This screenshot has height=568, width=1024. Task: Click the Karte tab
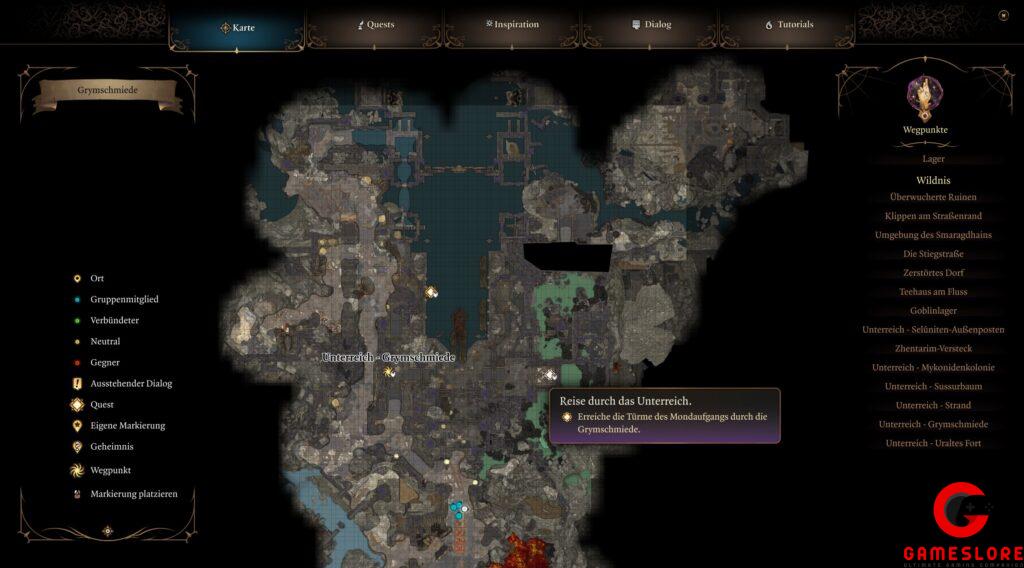click(237, 27)
